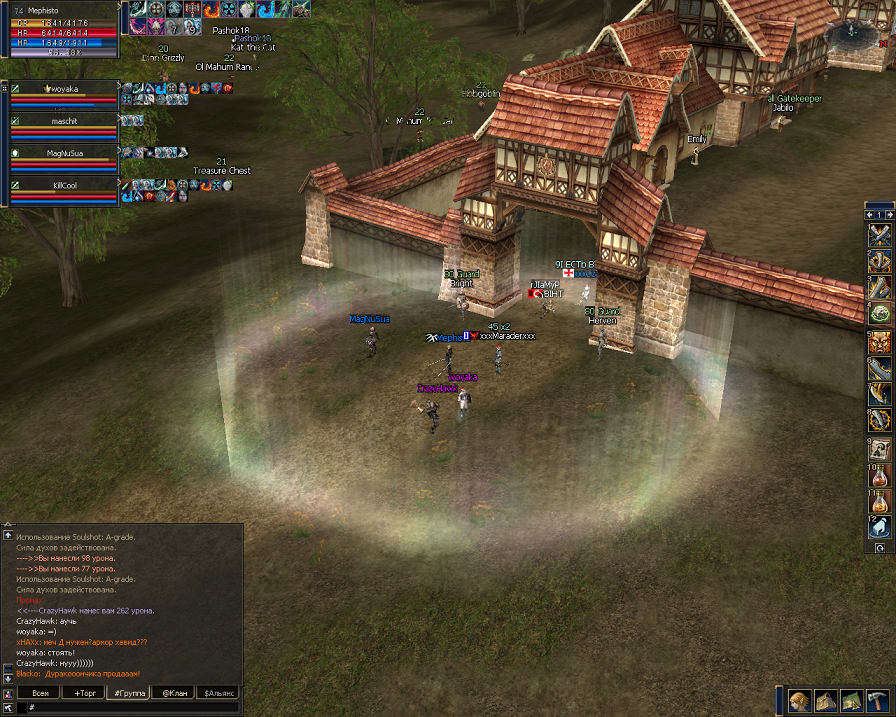The image size is (896, 717).
Task: Use the scroll item in slot 9
Action: [x=879, y=448]
